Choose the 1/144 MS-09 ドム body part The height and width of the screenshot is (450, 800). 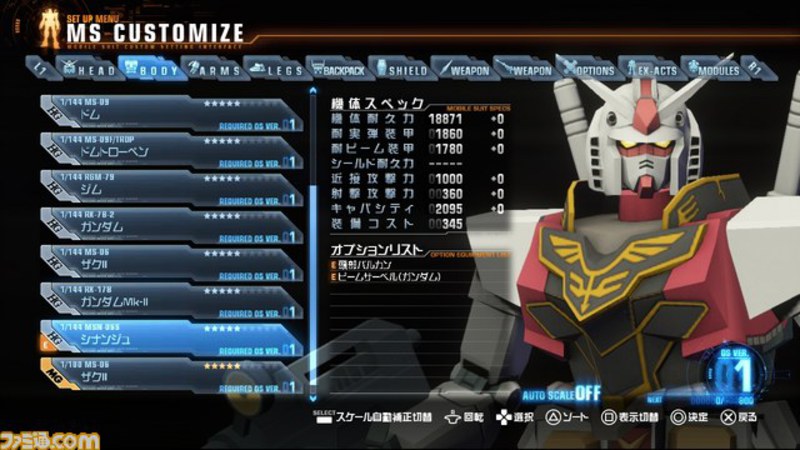coord(170,112)
